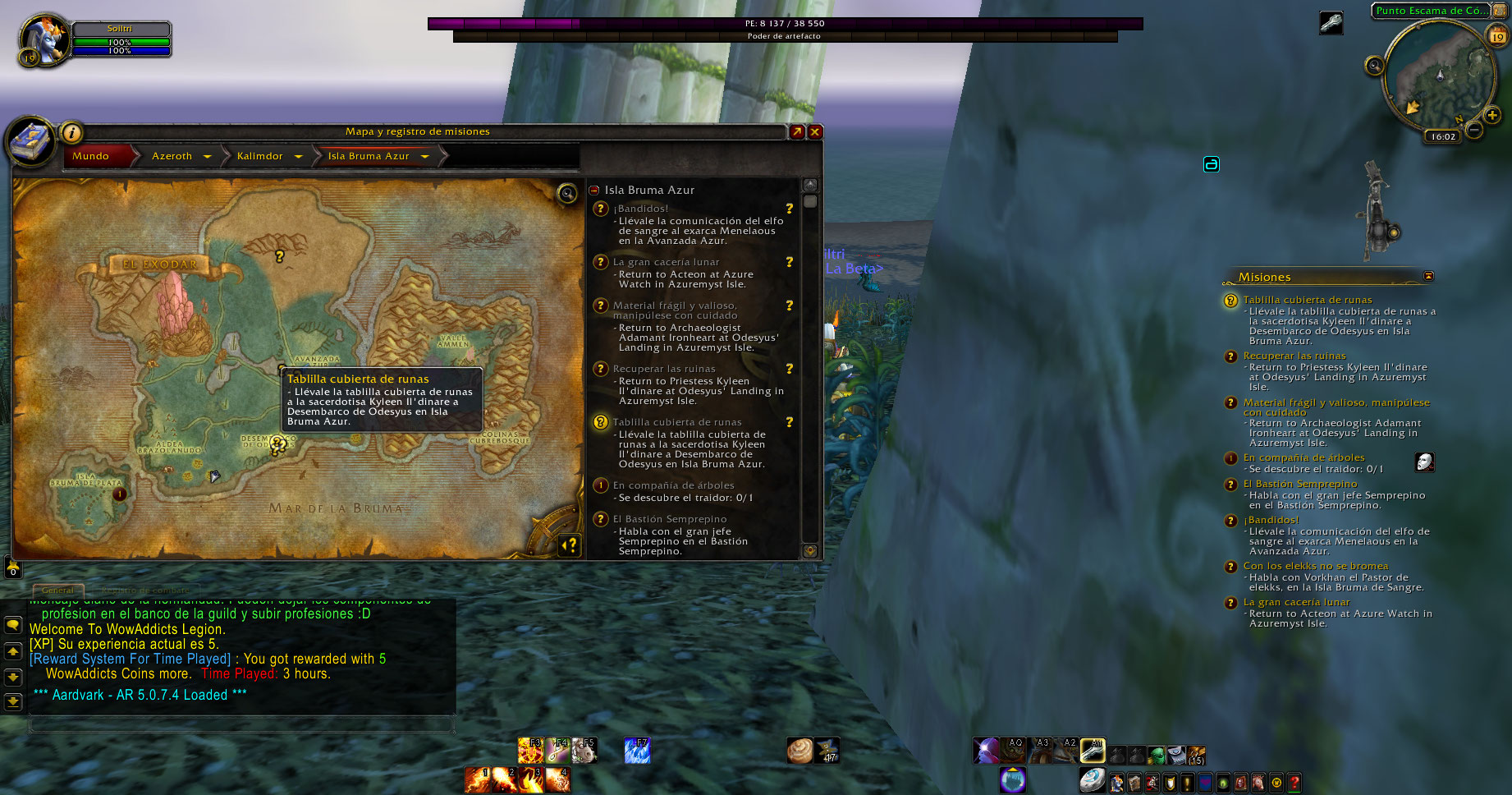Click El Bastión Semprepino in the objective tracker
Screen dimensions: 1512x795
pos(1299,484)
